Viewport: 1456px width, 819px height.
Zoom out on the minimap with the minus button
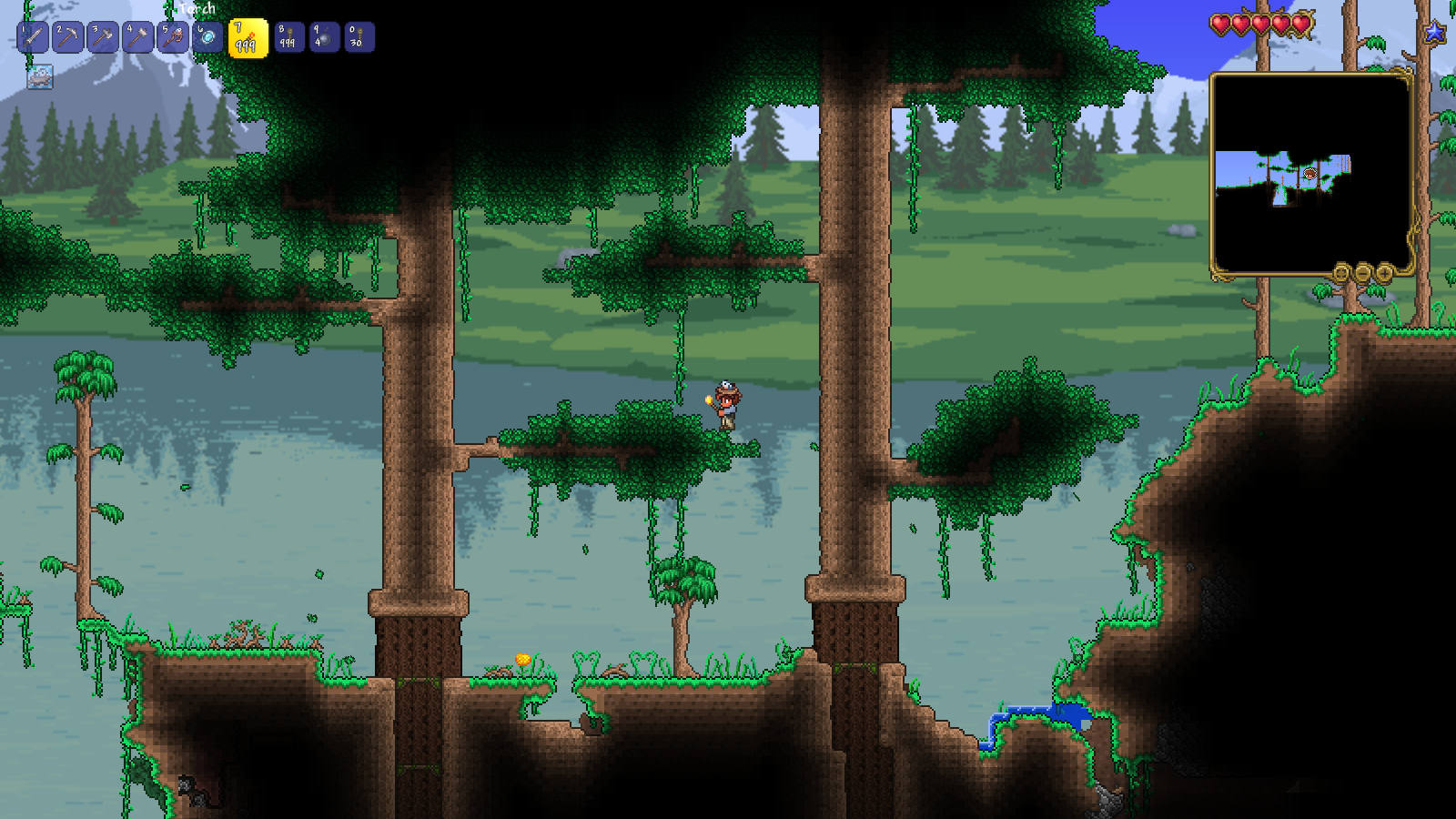point(1361,271)
